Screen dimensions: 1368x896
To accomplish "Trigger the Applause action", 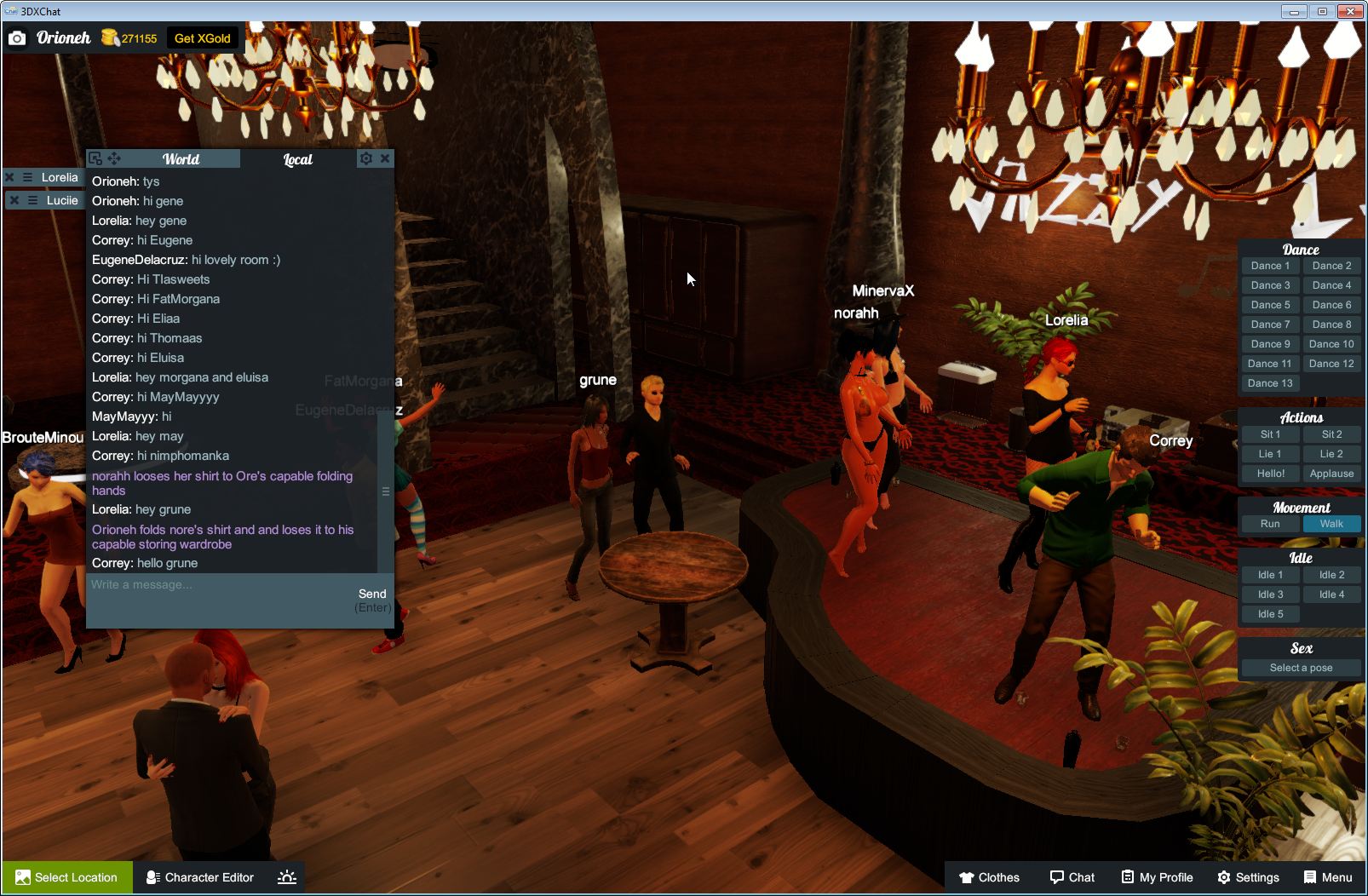I will tap(1331, 473).
